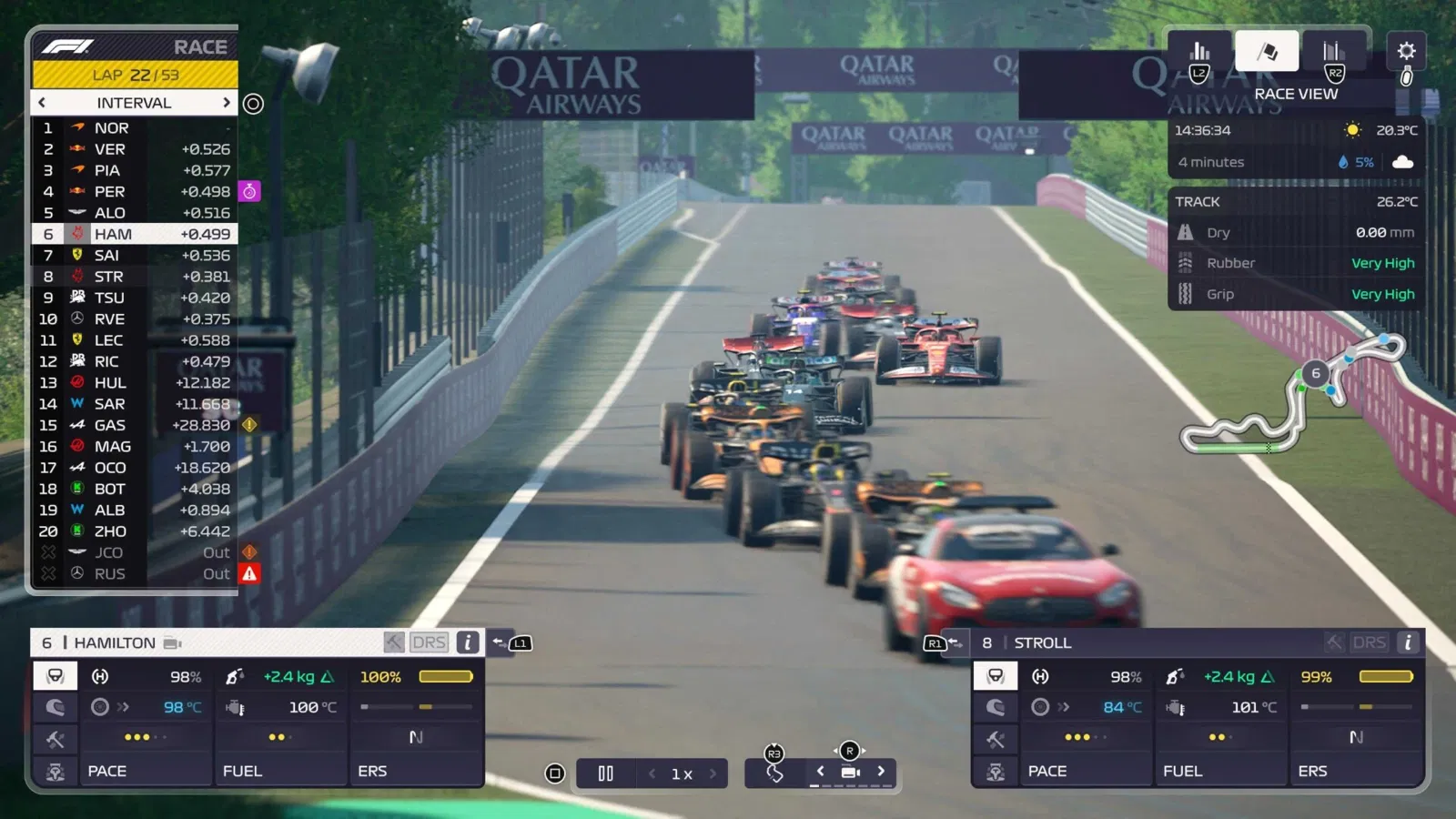Image resolution: width=1456 pixels, height=819 pixels.
Task: Open Stroll's info panel
Action: (x=1408, y=642)
